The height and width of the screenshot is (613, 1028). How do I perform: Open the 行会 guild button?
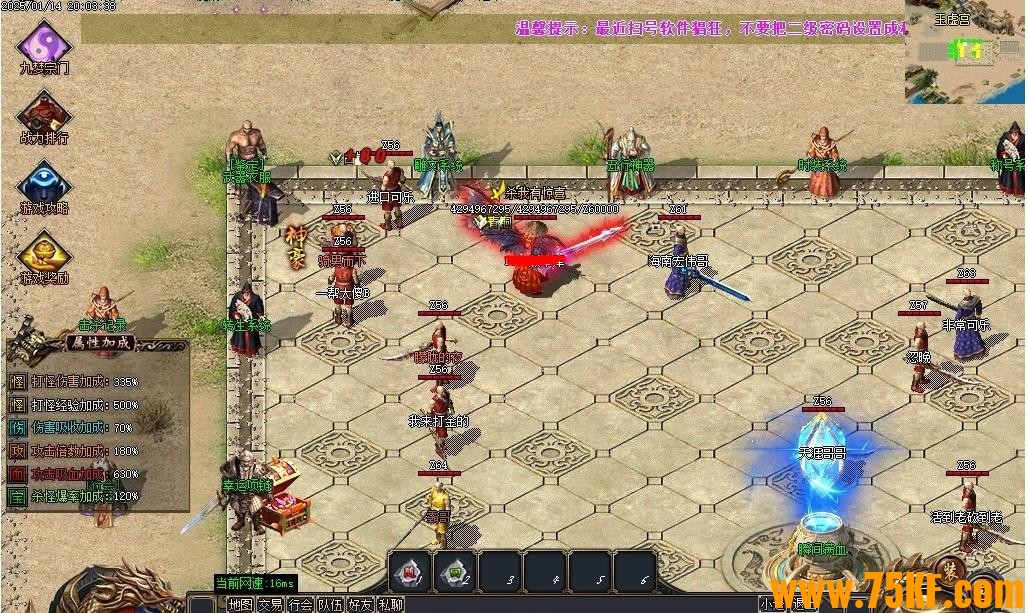tap(300, 604)
